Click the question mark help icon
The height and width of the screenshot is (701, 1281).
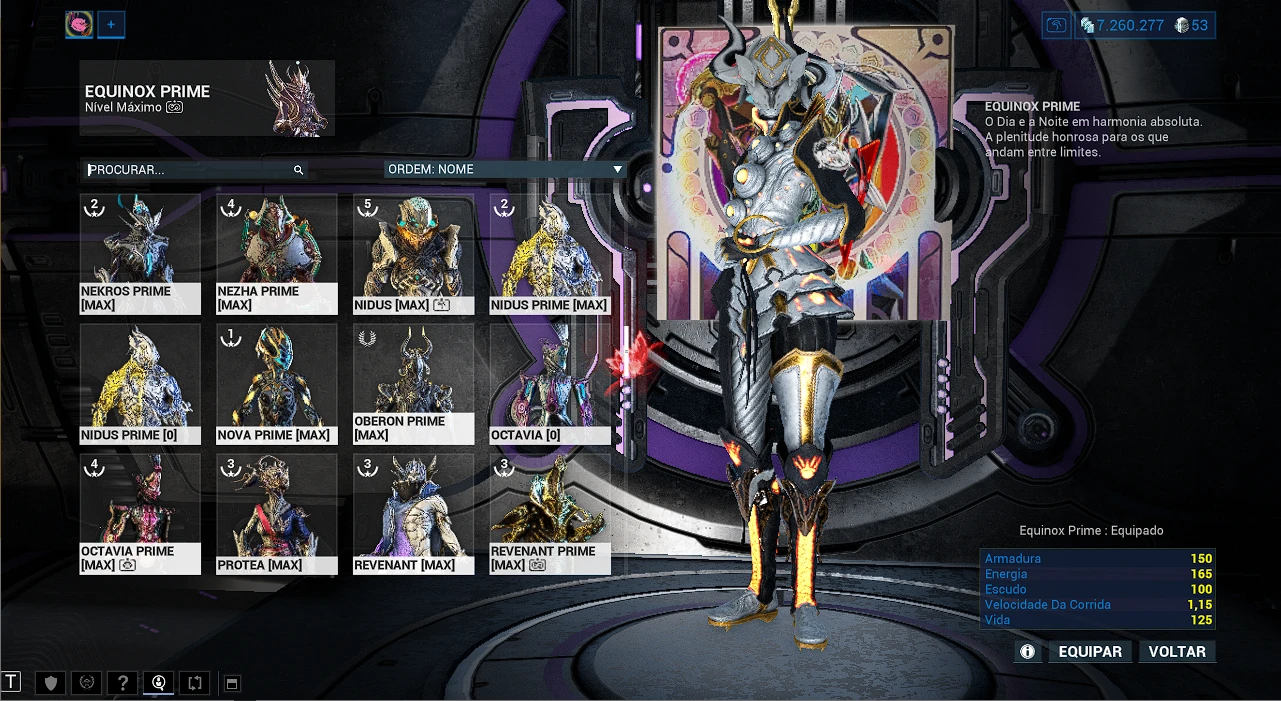[x=122, y=683]
